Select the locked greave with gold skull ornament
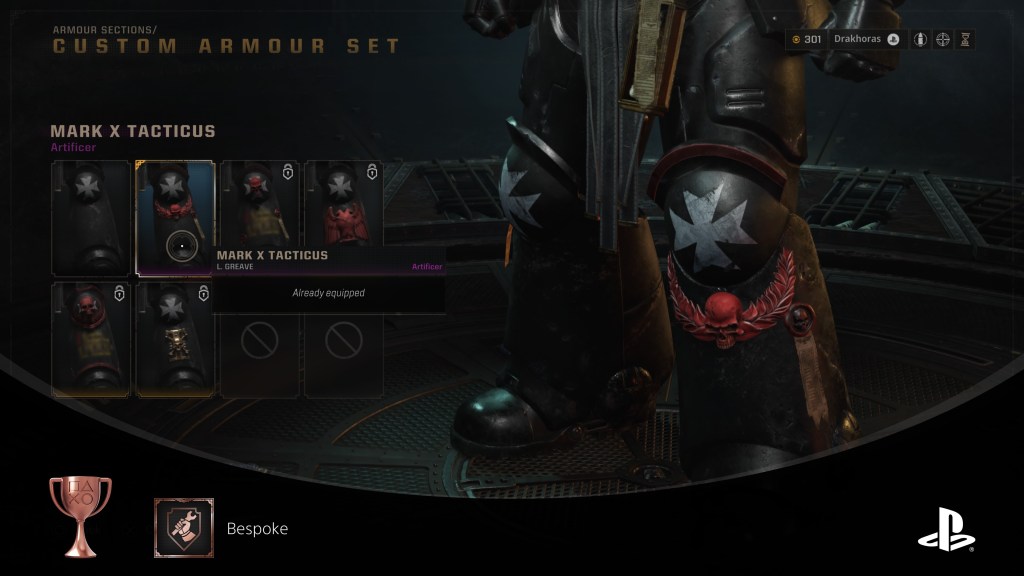The image size is (1024, 576). point(175,339)
